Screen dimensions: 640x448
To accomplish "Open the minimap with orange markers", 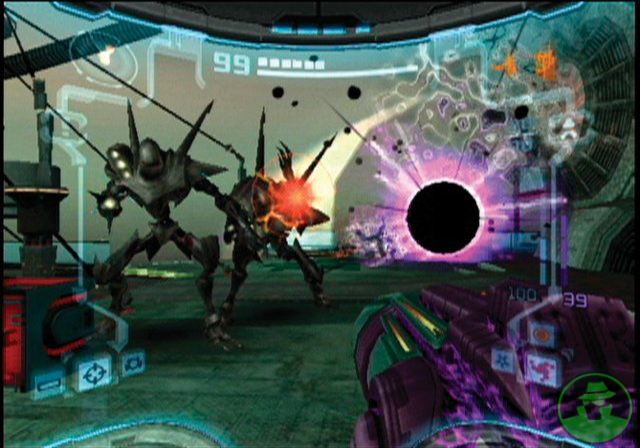I will point(527,65).
